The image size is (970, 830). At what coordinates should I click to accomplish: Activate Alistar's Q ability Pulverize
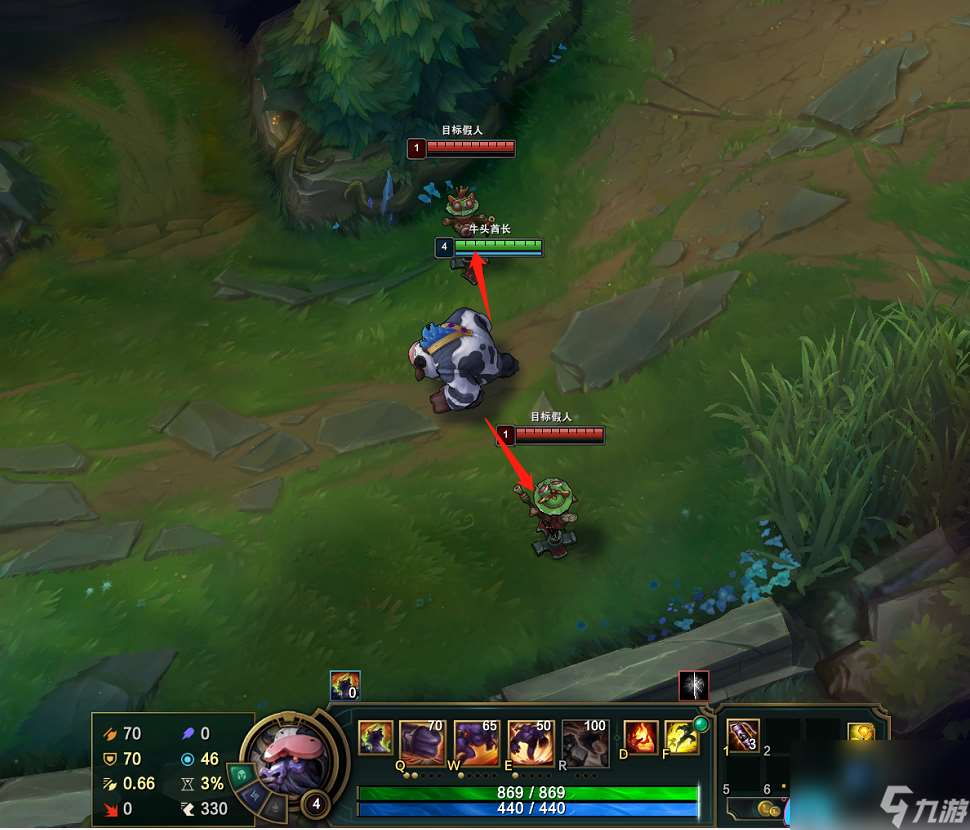click(x=422, y=743)
